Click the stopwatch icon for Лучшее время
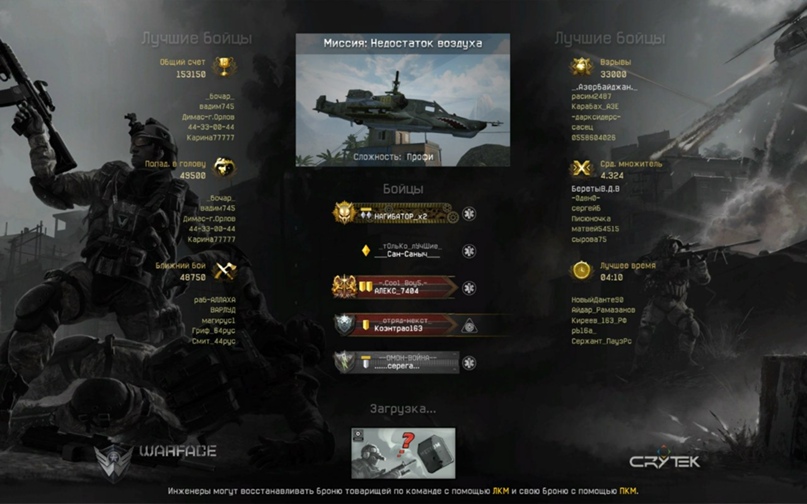Image resolution: width=807 pixels, height=504 pixels. 581,270
